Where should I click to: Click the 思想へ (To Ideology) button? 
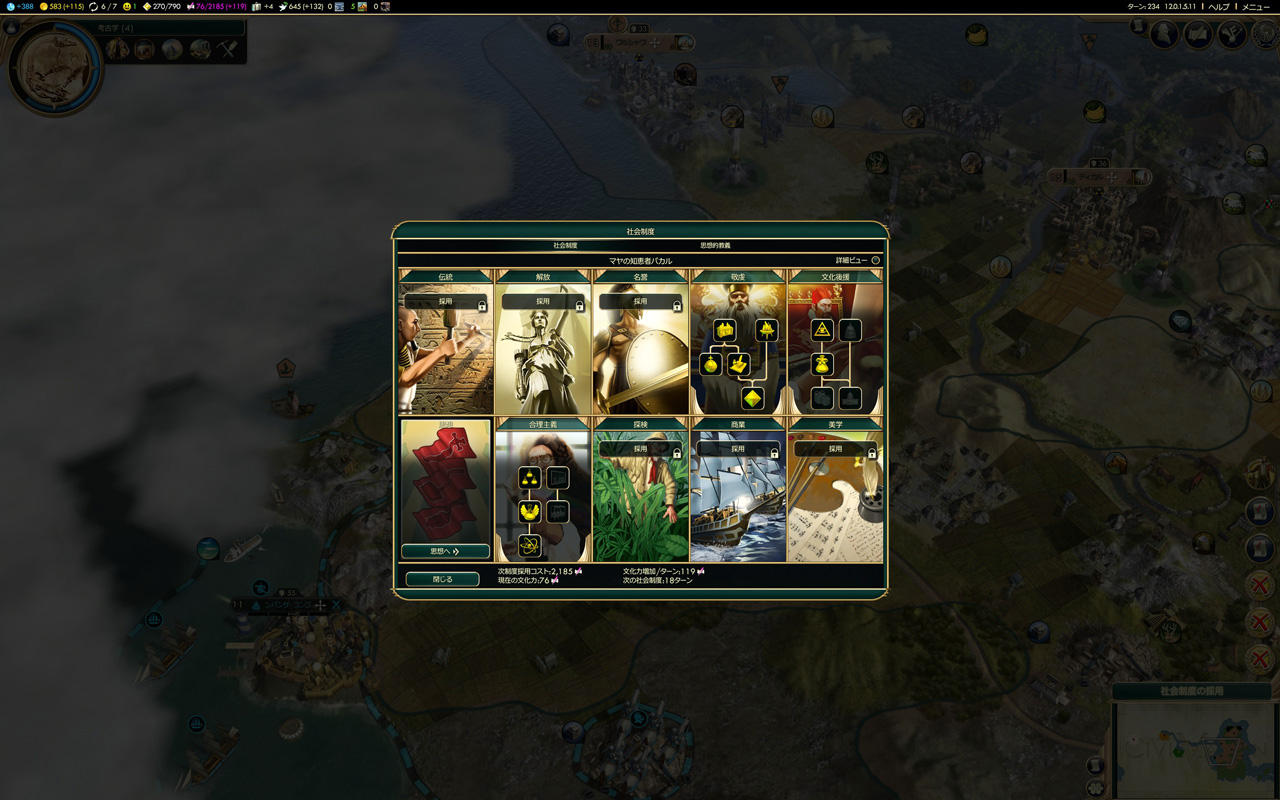tap(443, 551)
